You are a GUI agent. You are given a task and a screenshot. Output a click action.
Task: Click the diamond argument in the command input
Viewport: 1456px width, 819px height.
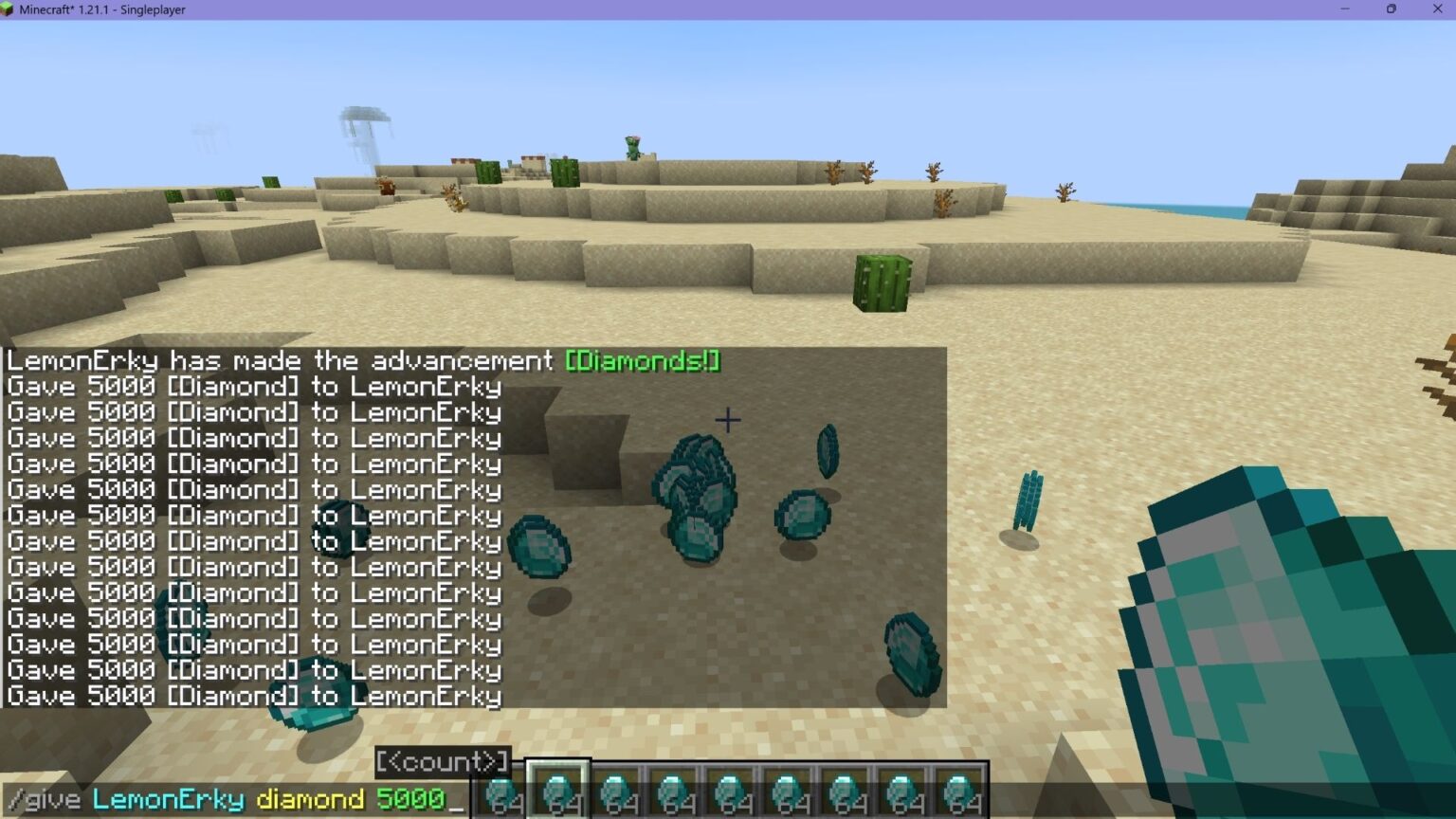click(x=310, y=799)
